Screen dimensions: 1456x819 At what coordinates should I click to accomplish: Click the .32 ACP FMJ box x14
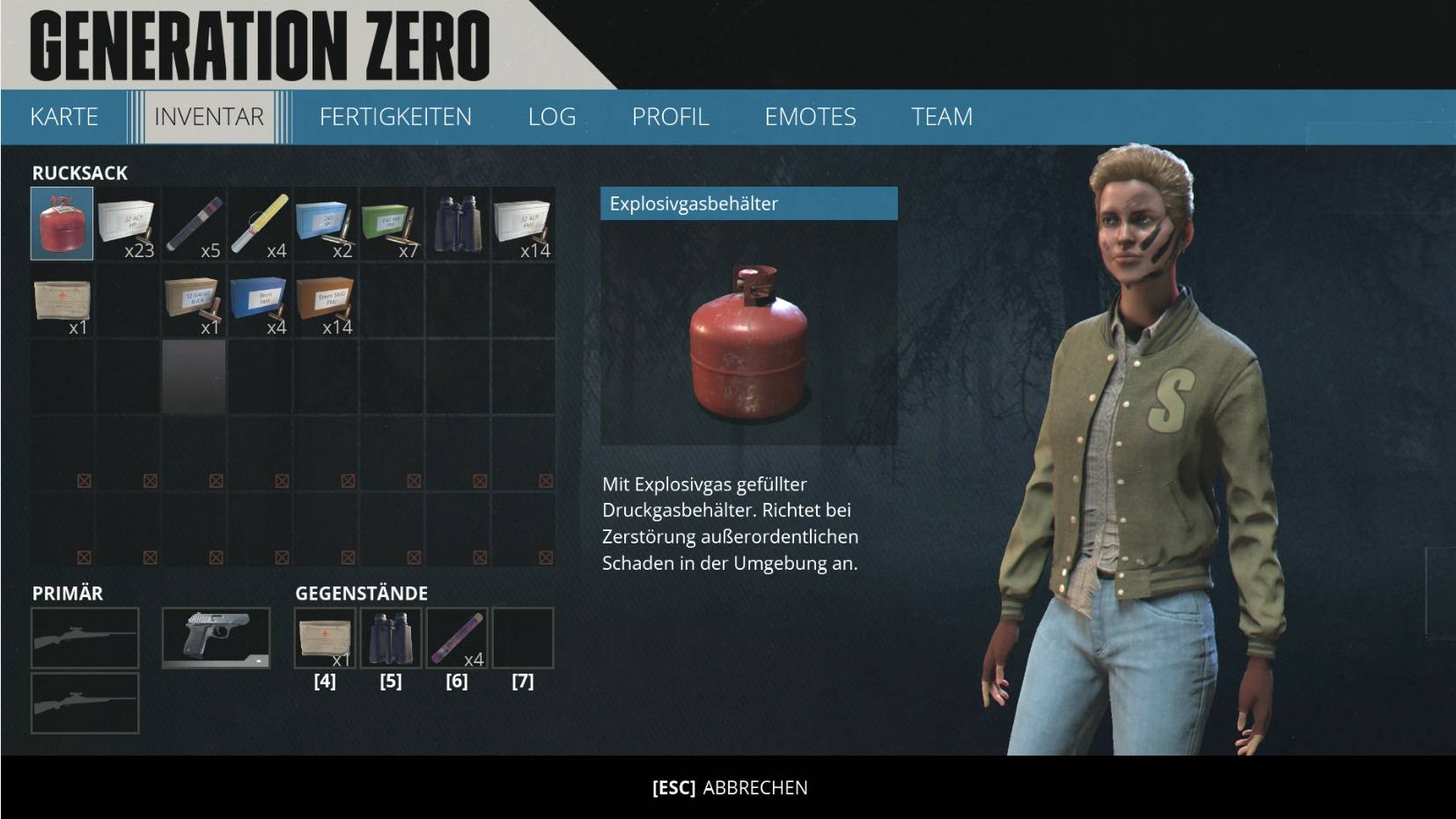[x=525, y=225]
